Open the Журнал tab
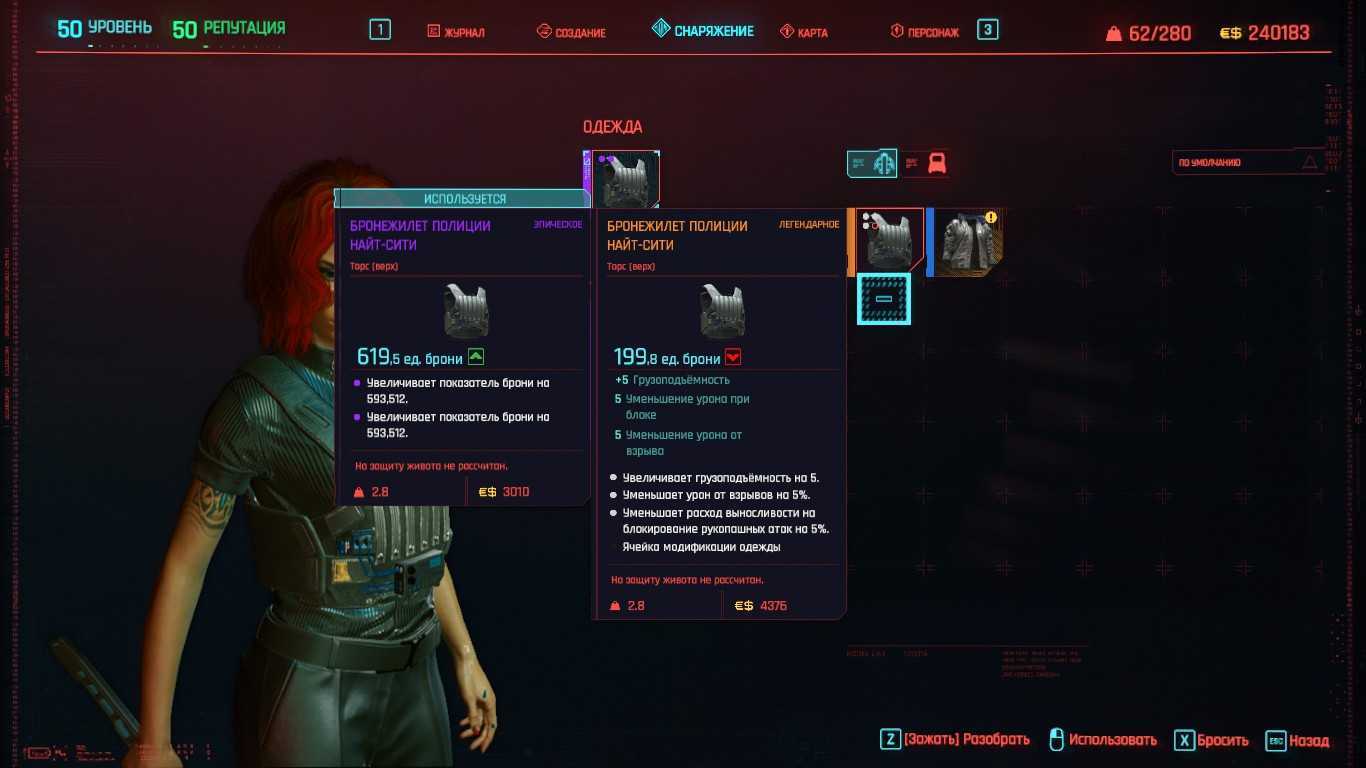Screen dimensions: 1366x768 [456, 32]
